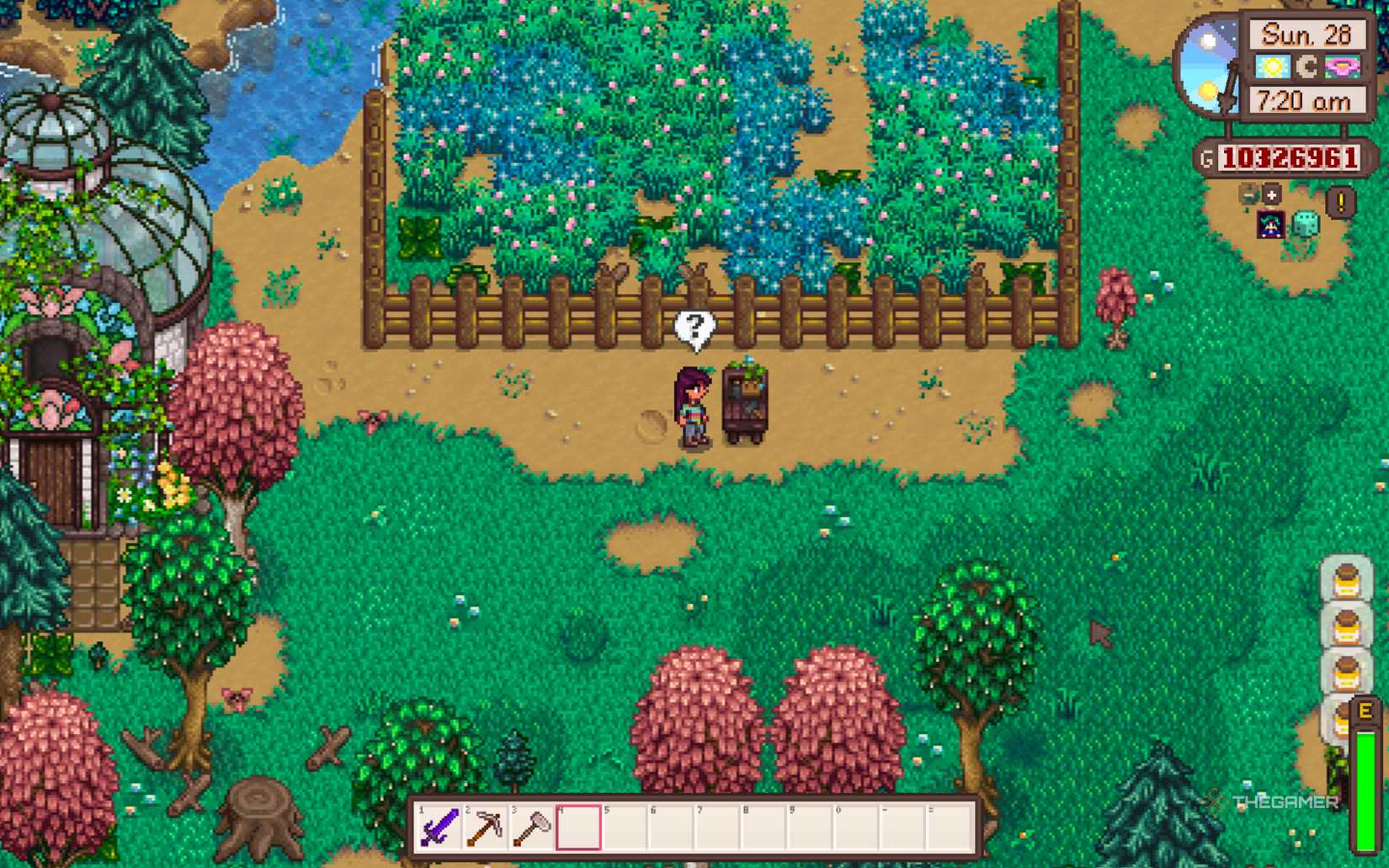1389x868 pixels.
Task: Click the zoom in plus button
Action: pos(1272,194)
